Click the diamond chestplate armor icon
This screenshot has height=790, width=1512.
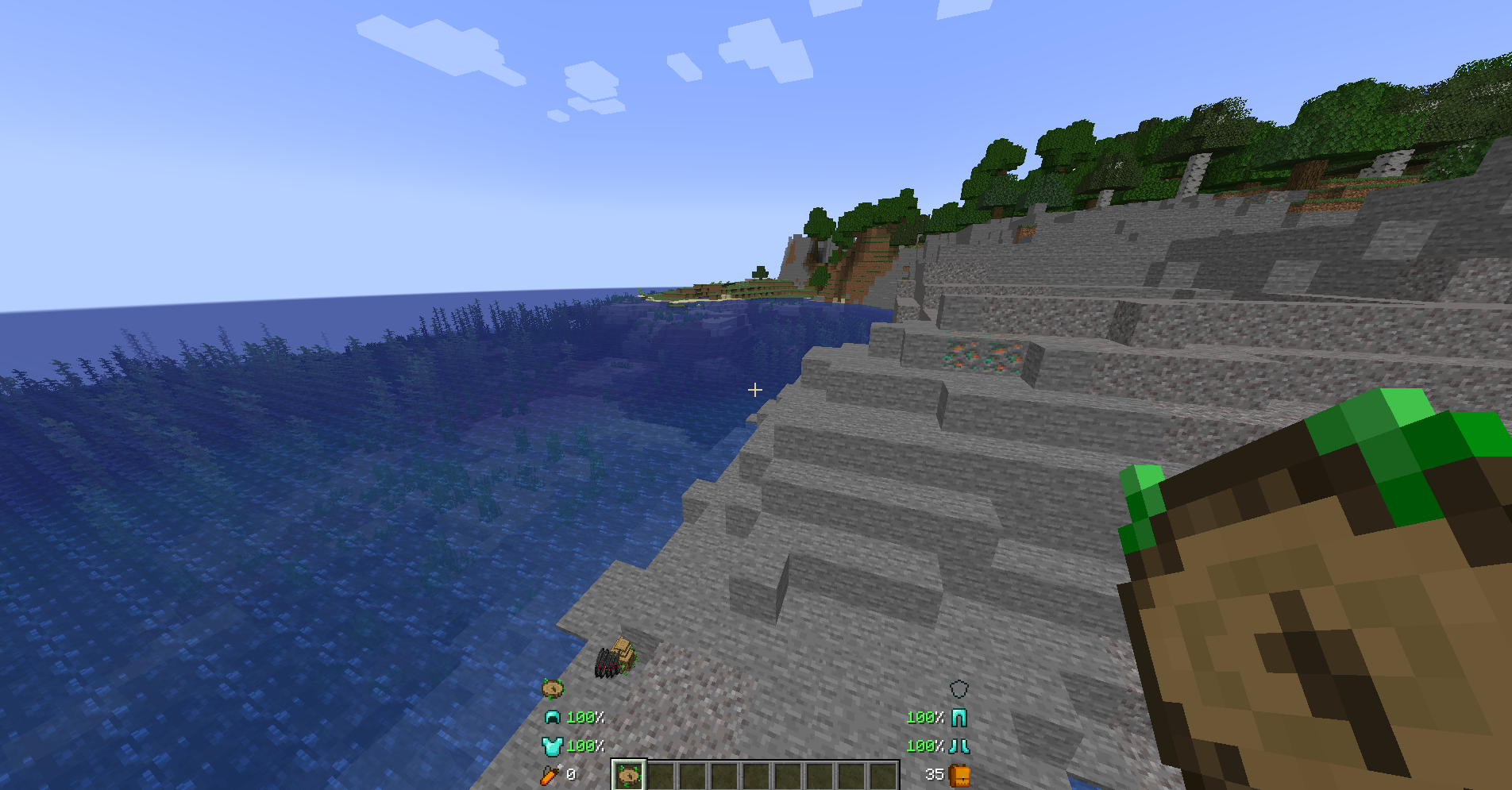click(551, 746)
